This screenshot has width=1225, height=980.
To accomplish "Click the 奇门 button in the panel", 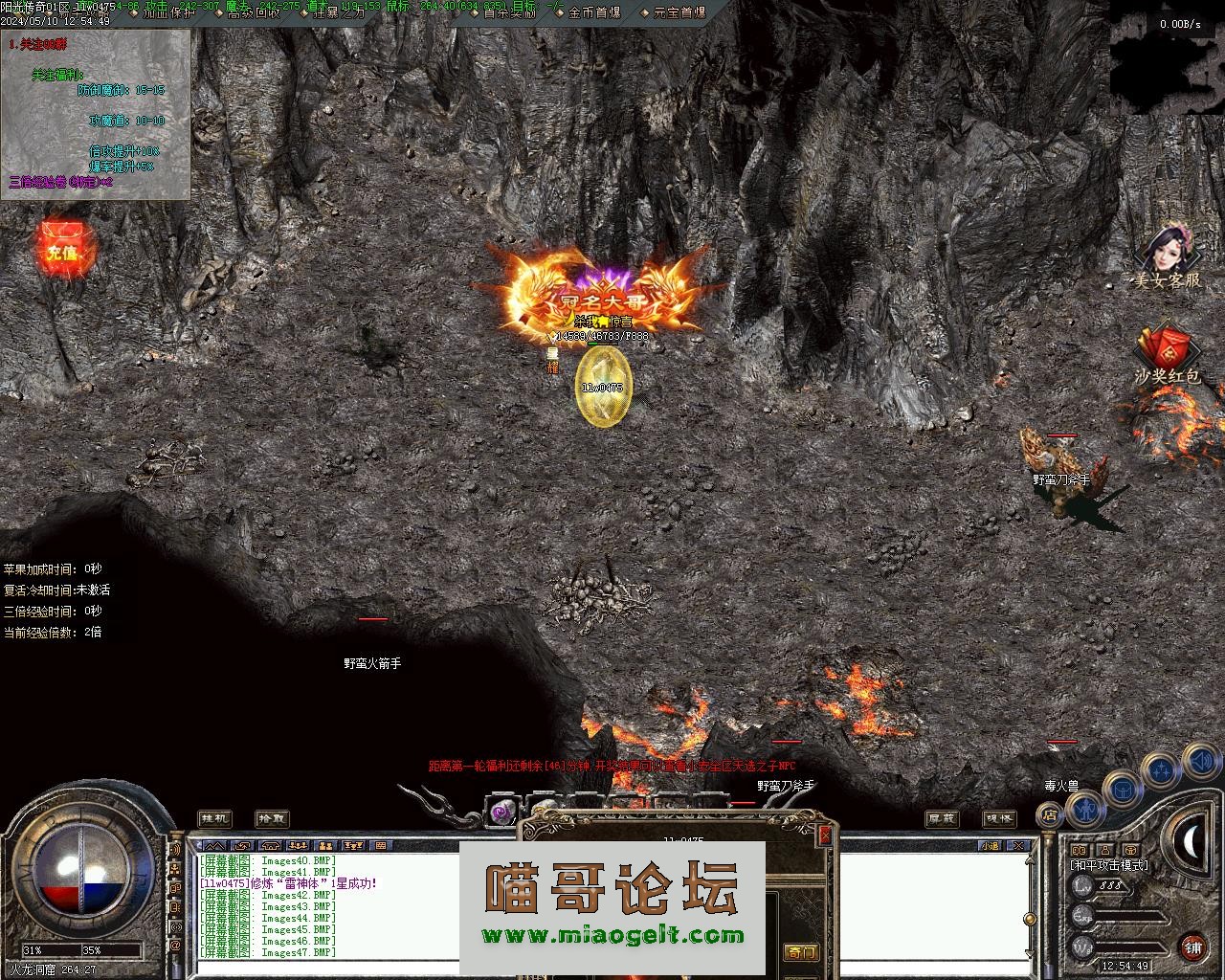I will (x=801, y=952).
